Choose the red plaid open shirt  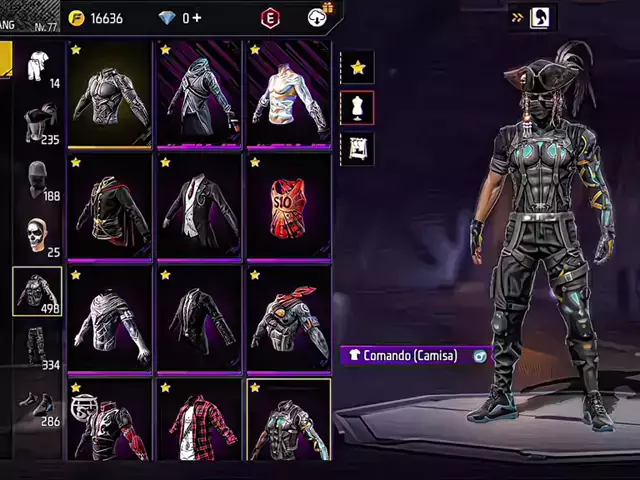click(x=199, y=420)
